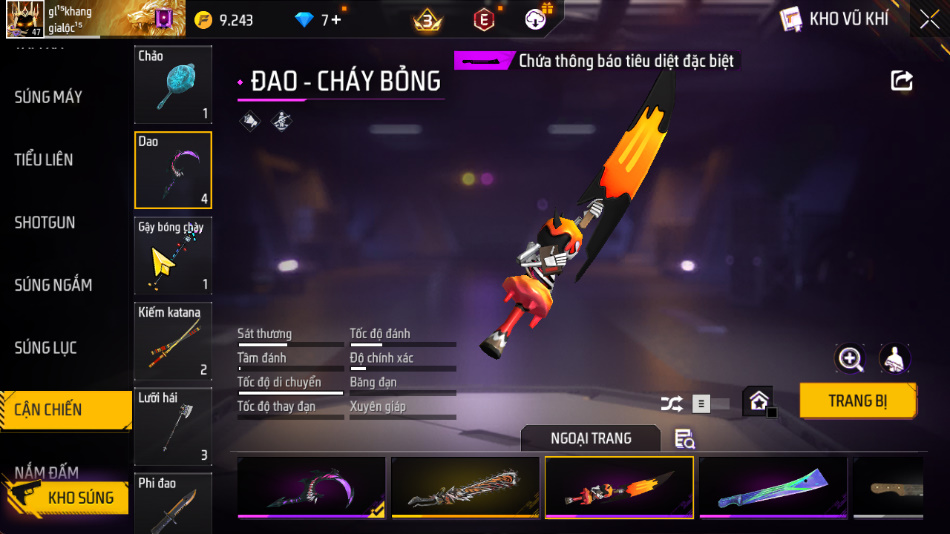
Task: Select the Kiếm katana slot
Action: [x=173, y=342]
